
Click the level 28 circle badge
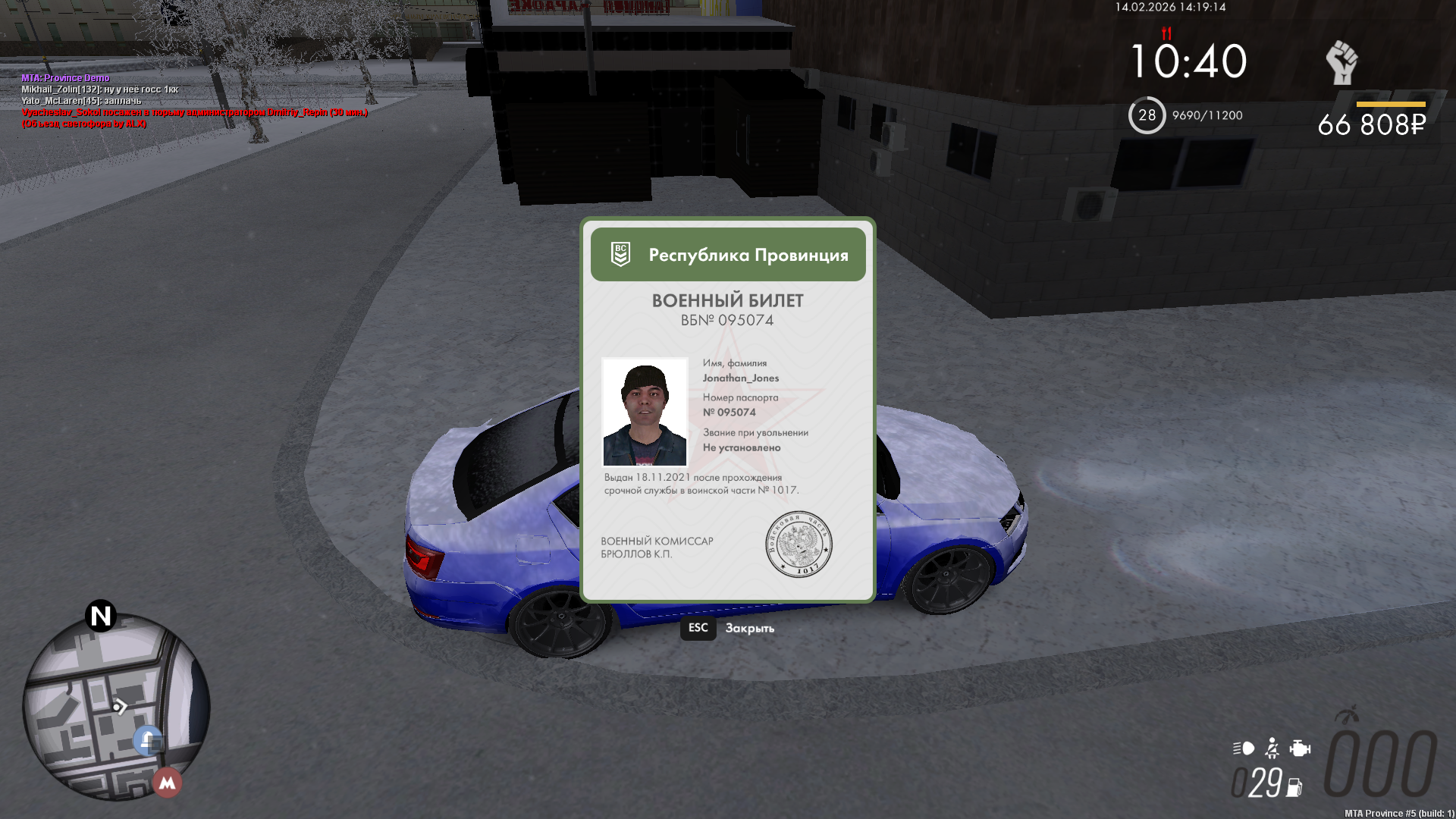(x=1147, y=115)
